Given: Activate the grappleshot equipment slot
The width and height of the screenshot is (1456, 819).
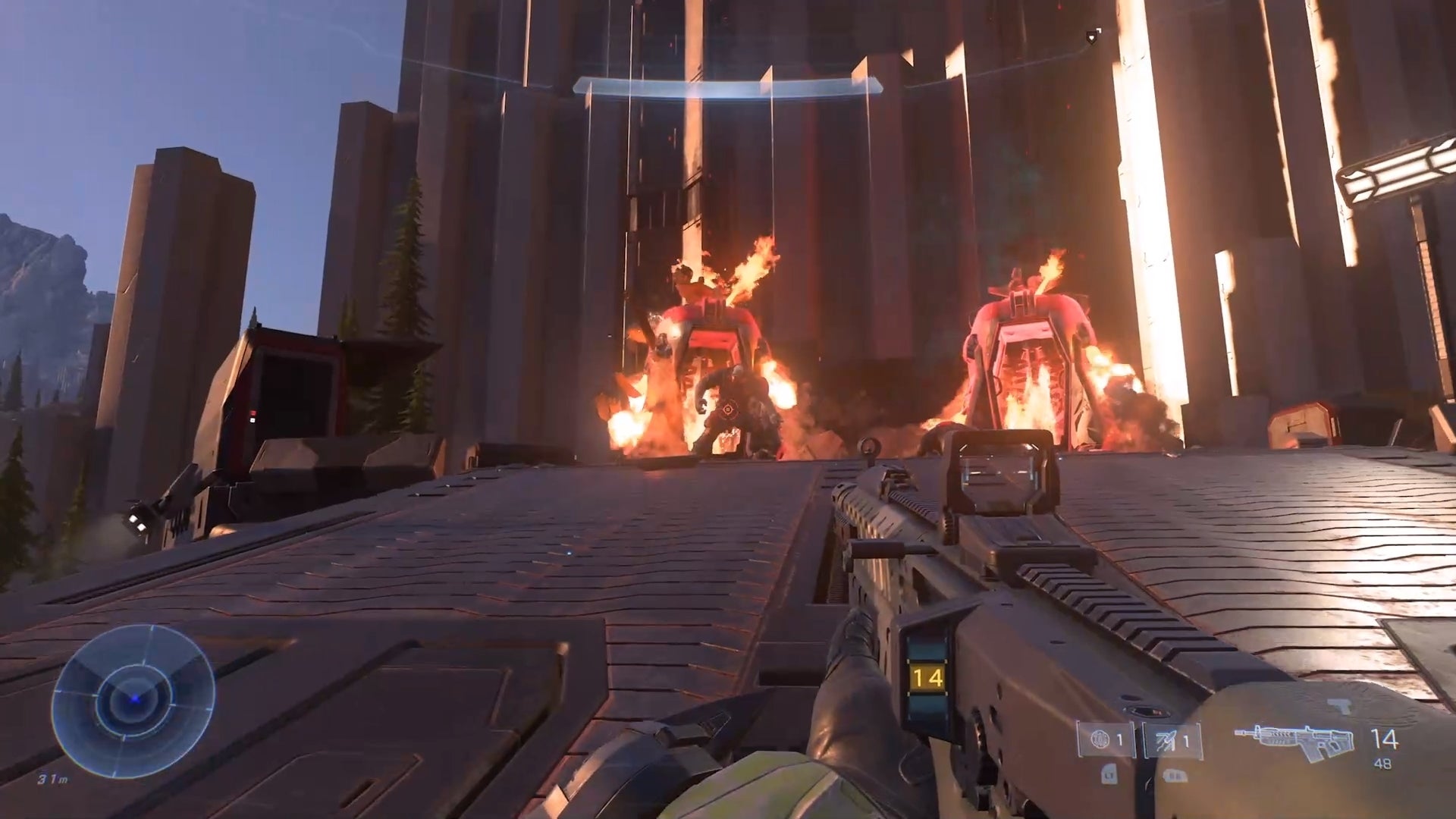Looking at the screenshot, I should (1172, 740).
